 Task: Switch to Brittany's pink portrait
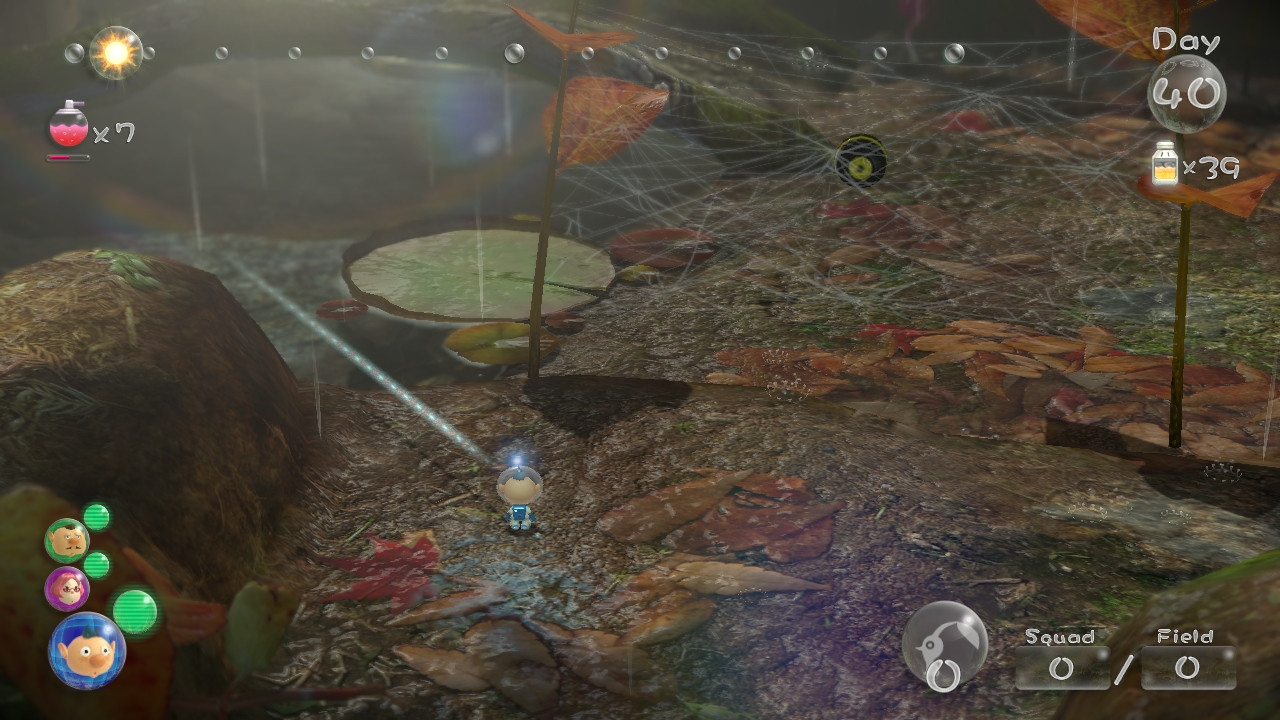coord(67,588)
